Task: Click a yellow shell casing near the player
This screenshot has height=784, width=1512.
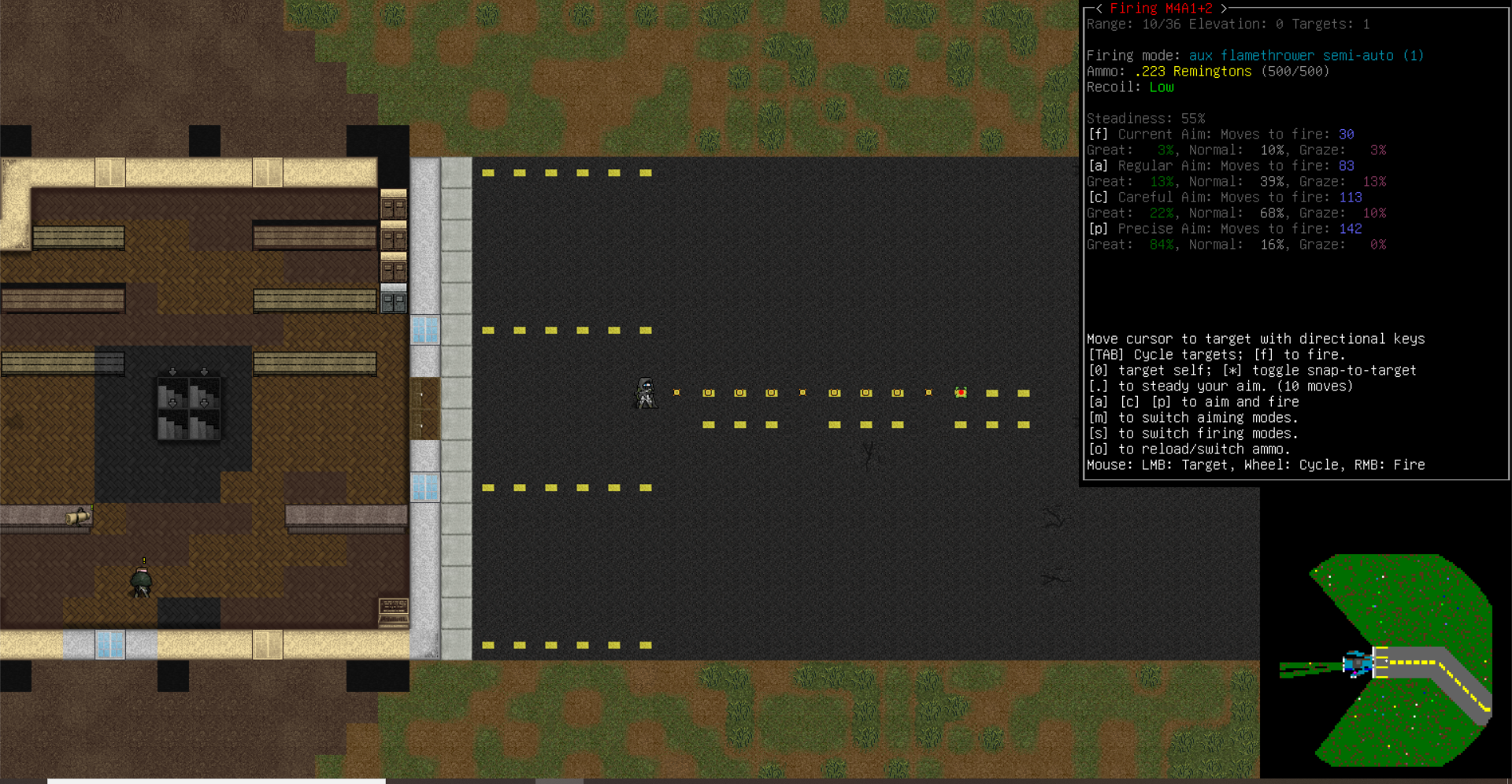Action: 708,392
